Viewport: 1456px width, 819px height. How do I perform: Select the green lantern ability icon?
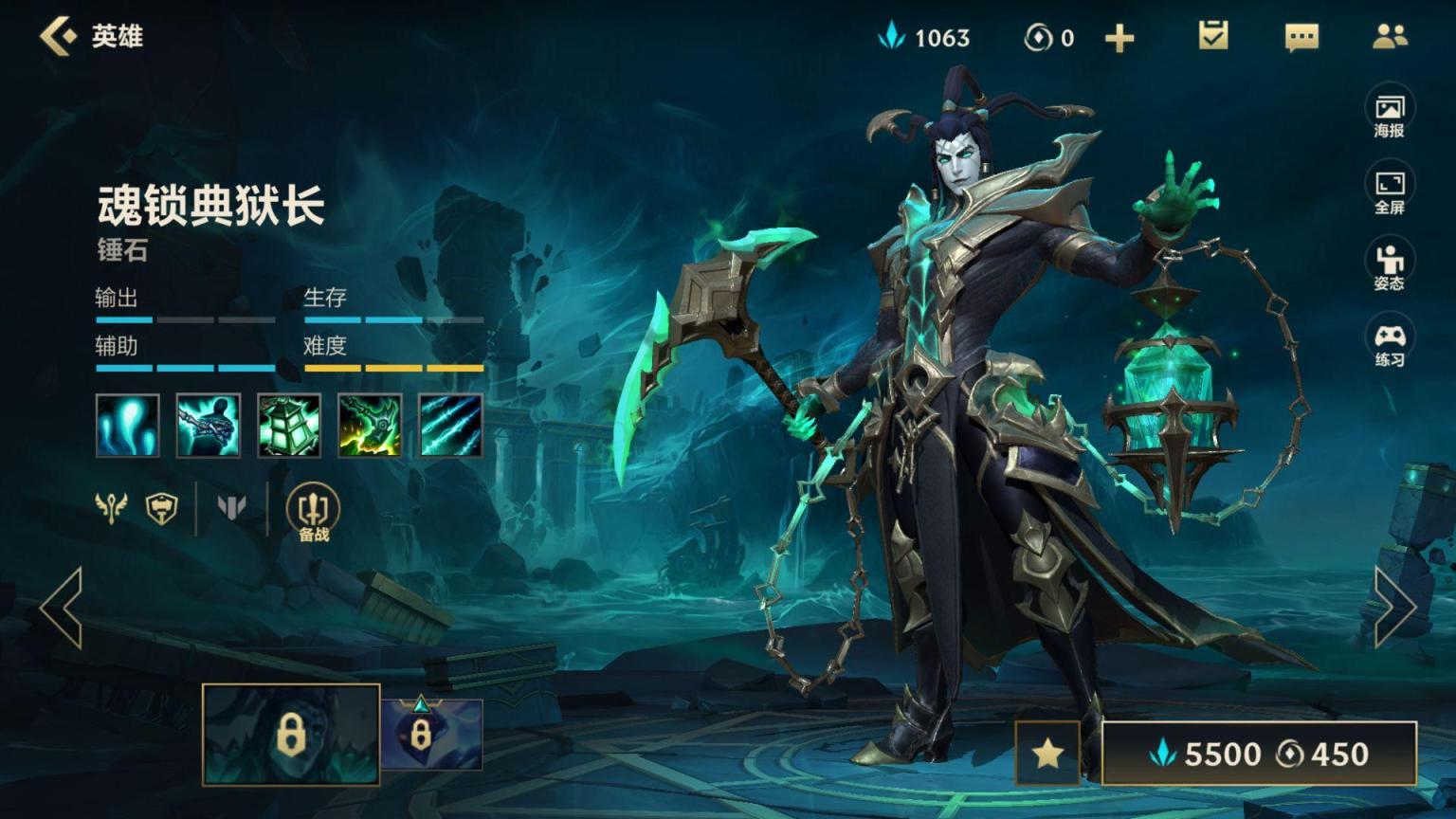[289, 426]
